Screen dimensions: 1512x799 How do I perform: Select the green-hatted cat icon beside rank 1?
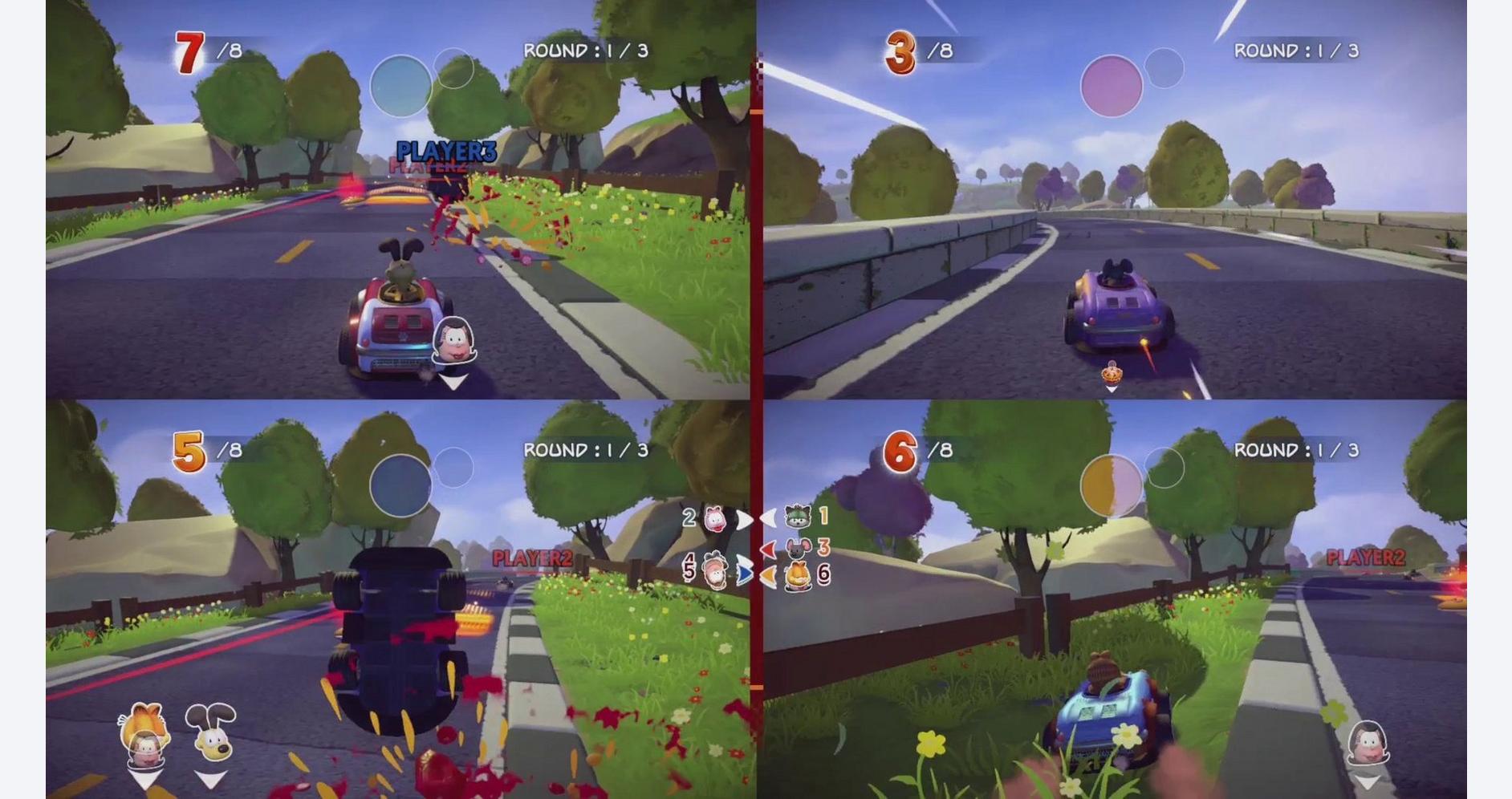[x=797, y=517]
